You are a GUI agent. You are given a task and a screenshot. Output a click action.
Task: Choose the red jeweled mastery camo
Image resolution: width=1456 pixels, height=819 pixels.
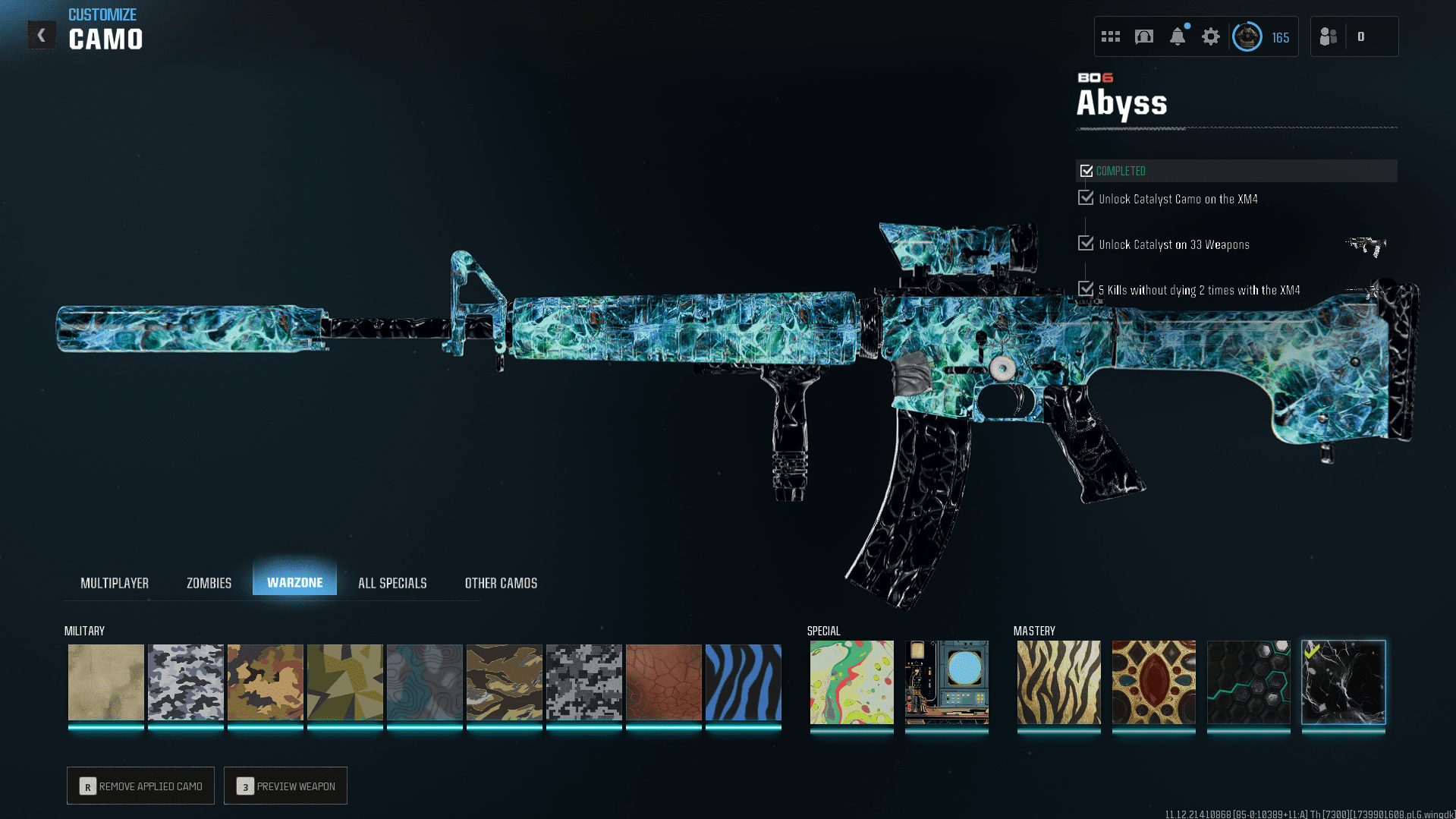pyautogui.click(x=1153, y=682)
